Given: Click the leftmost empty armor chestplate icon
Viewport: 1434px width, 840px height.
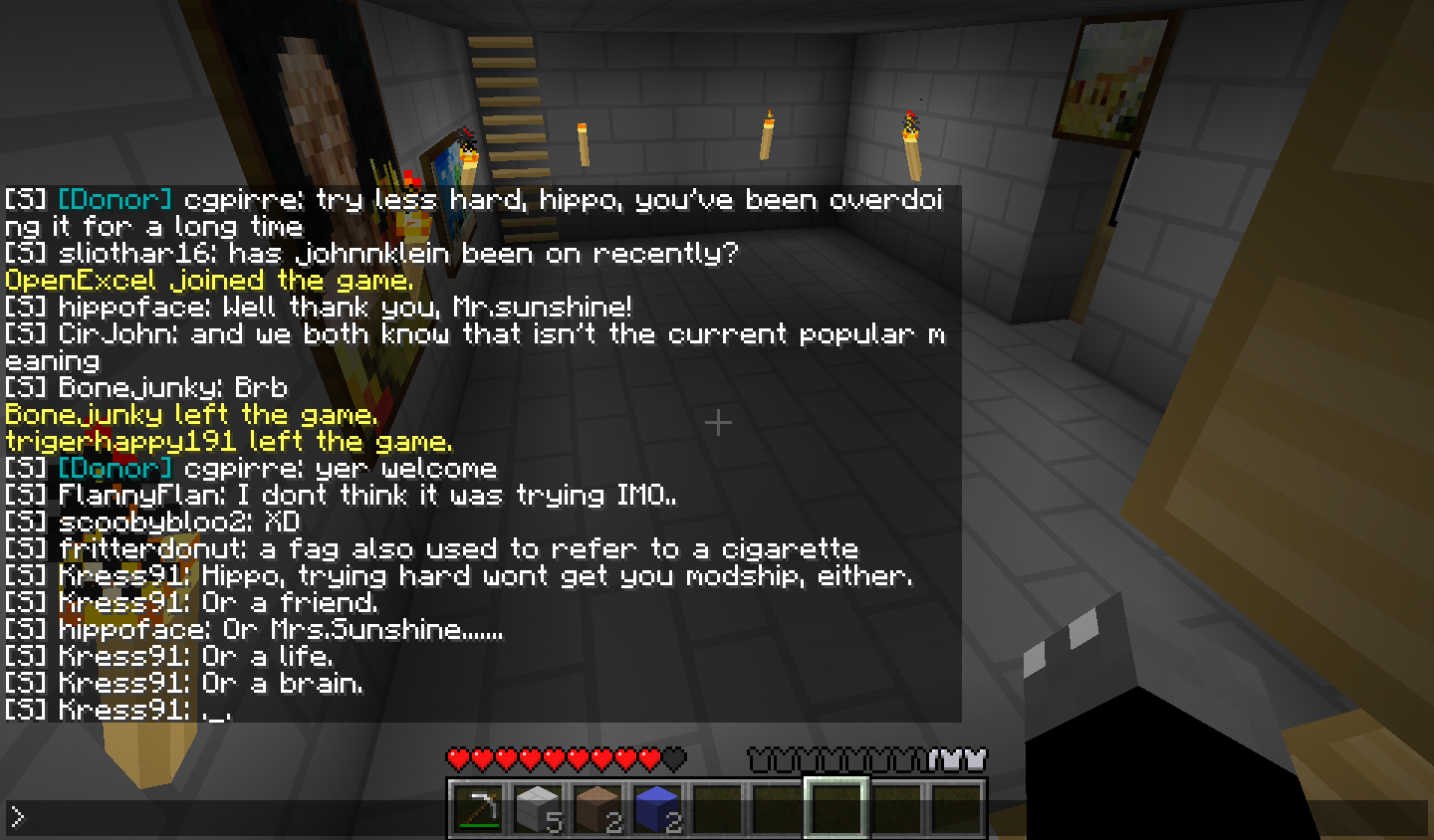Looking at the screenshot, I should 757,759.
